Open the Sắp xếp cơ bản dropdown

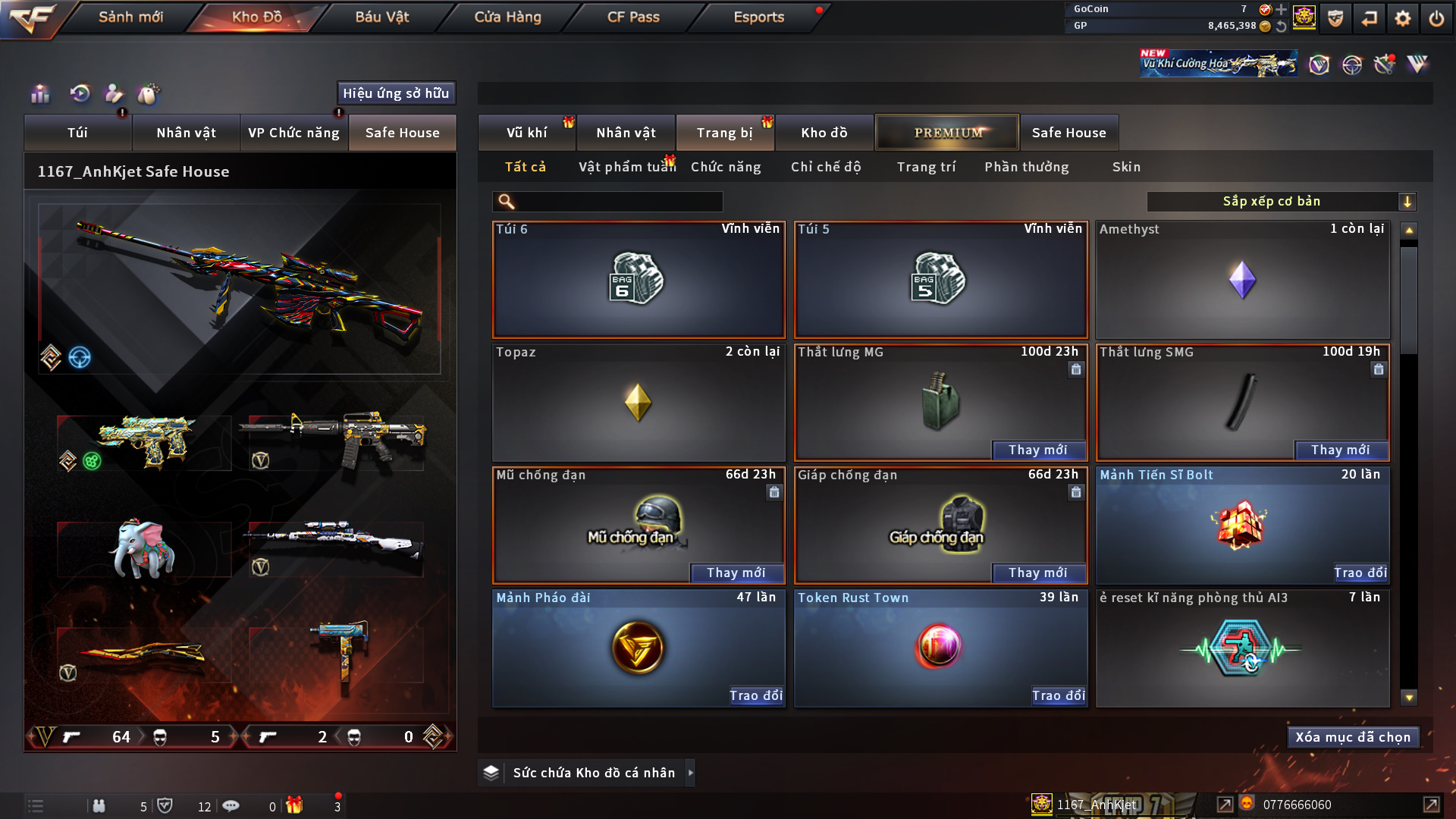point(1281,202)
